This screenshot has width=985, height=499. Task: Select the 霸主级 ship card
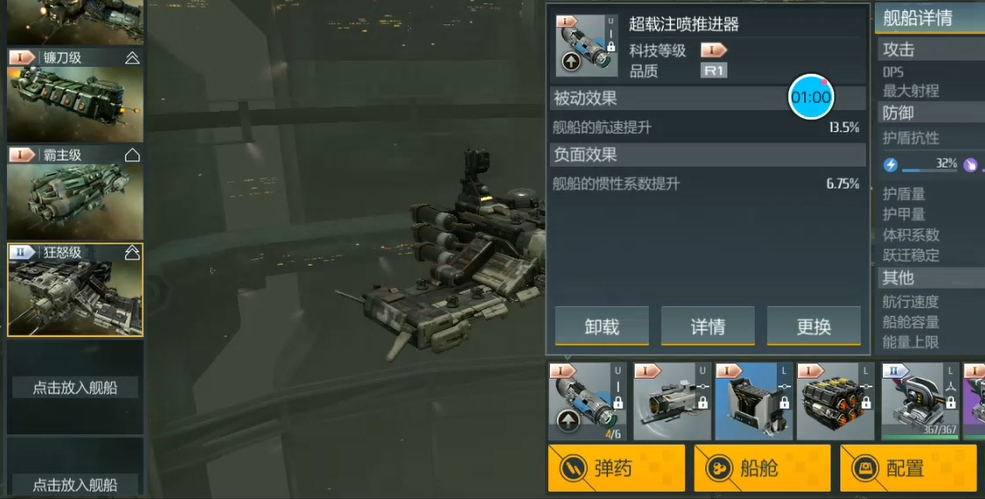(75, 192)
